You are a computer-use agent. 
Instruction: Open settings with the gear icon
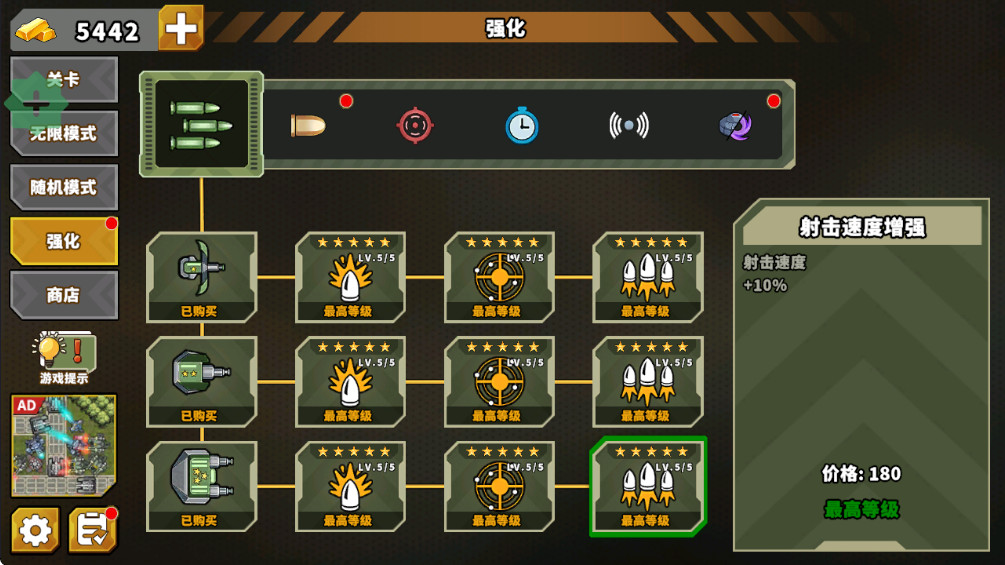point(35,530)
